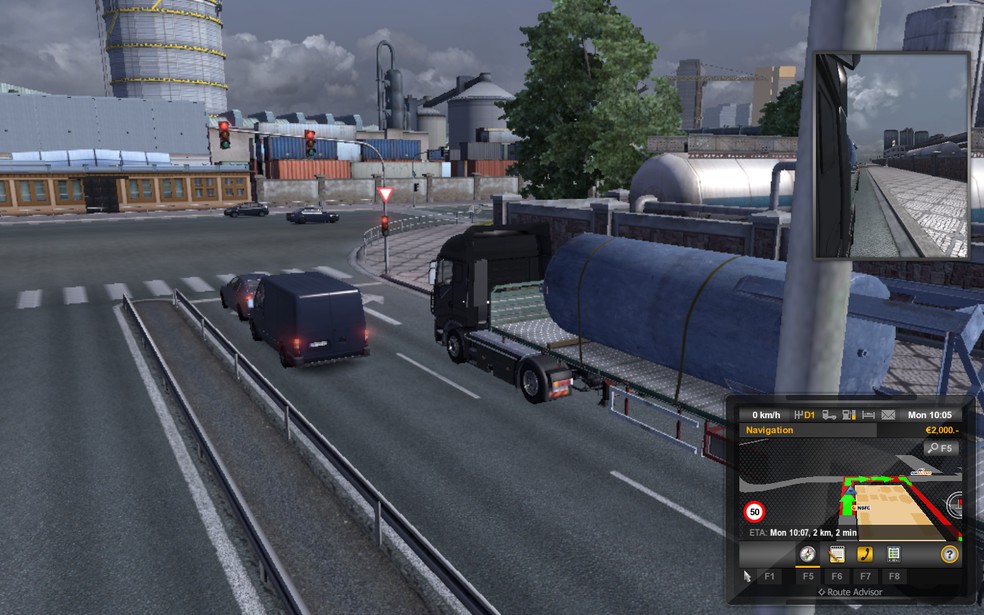Open the question mark help button
The image size is (984, 615).
[x=949, y=554]
